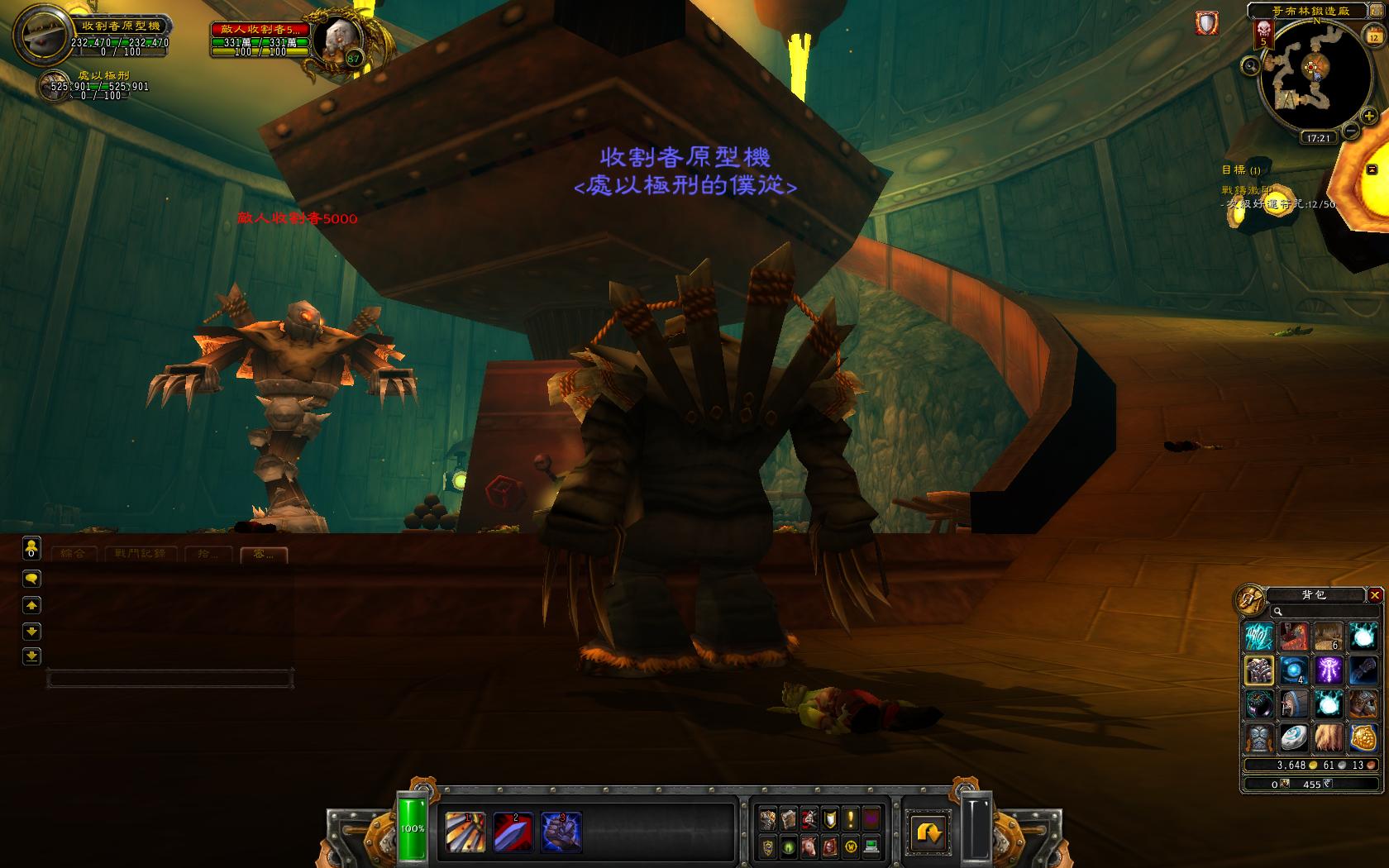Image resolution: width=1389 pixels, height=868 pixels.
Task: Select the golden pouch item in backpack
Action: 1363,737
